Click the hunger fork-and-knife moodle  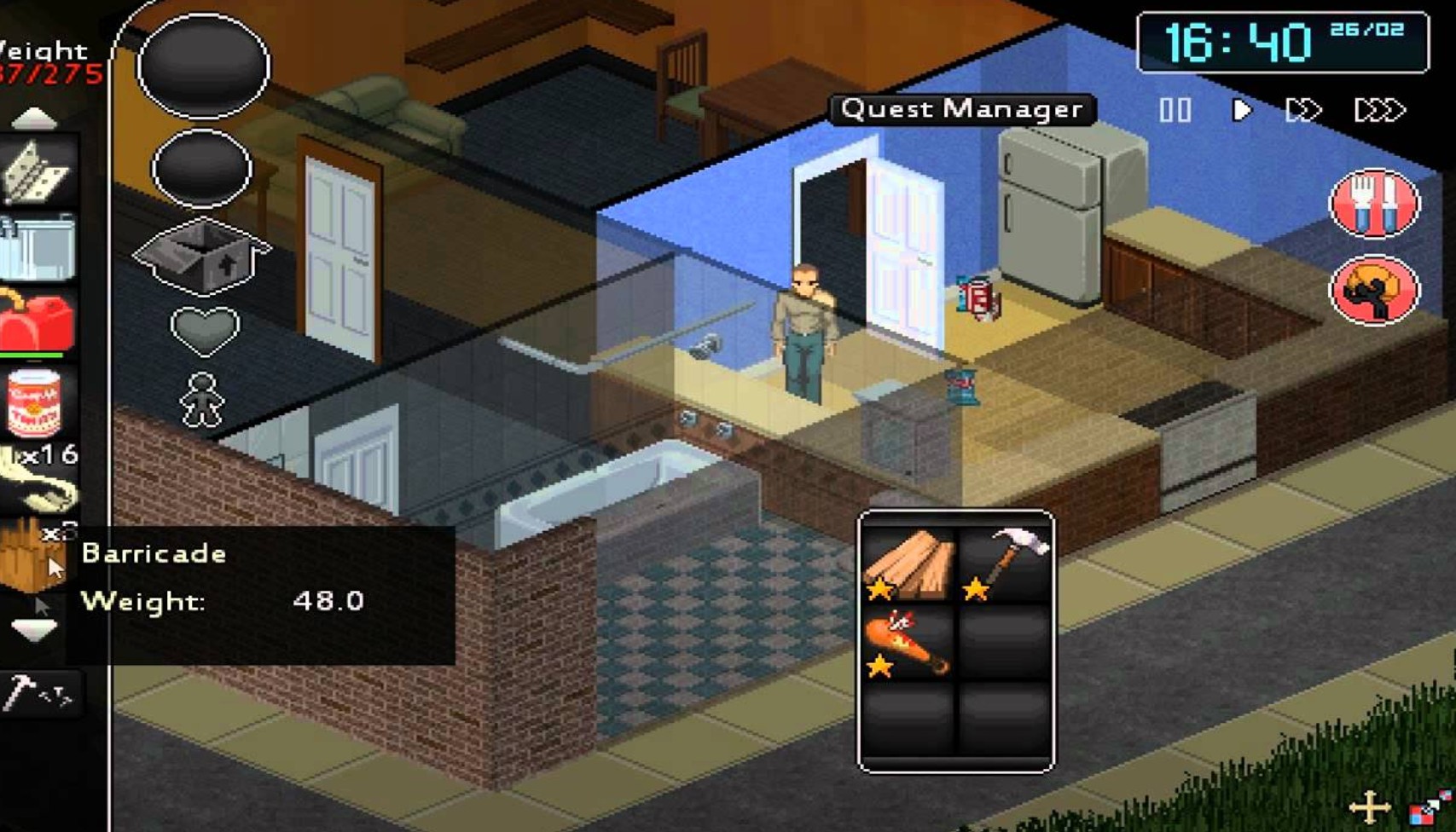coord(1373,203)
